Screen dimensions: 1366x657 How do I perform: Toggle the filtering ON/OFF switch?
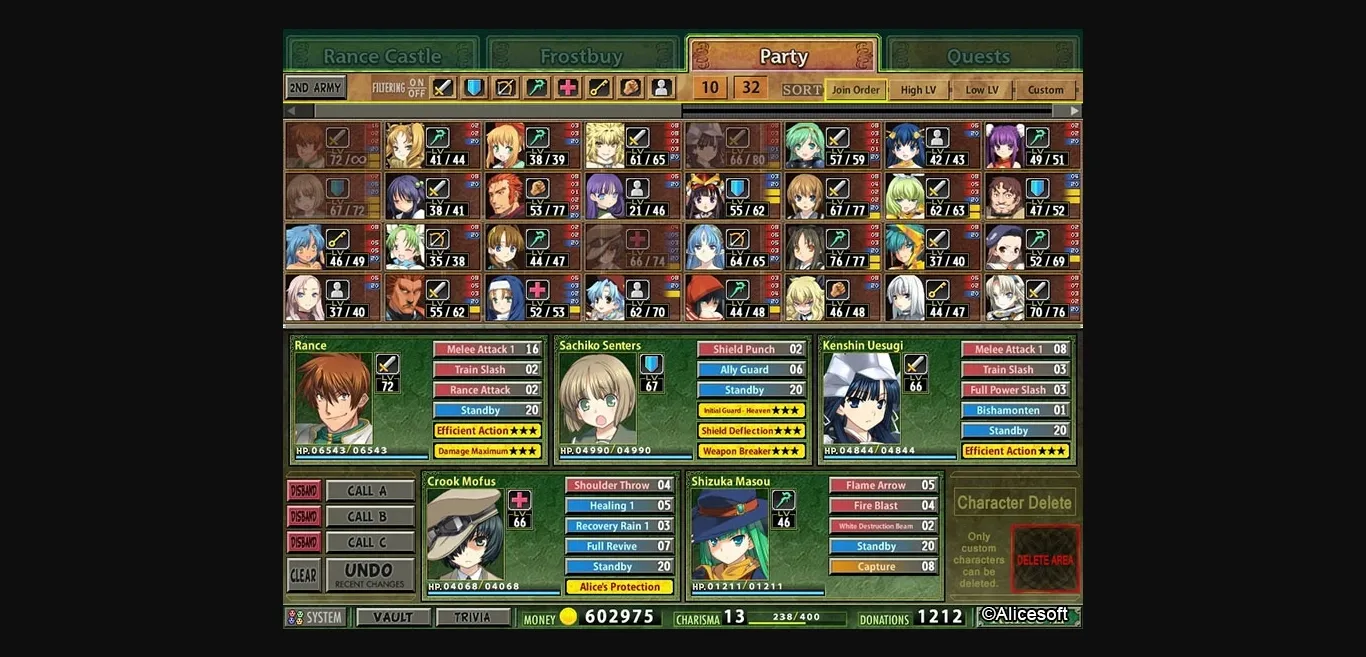[415, 88]
